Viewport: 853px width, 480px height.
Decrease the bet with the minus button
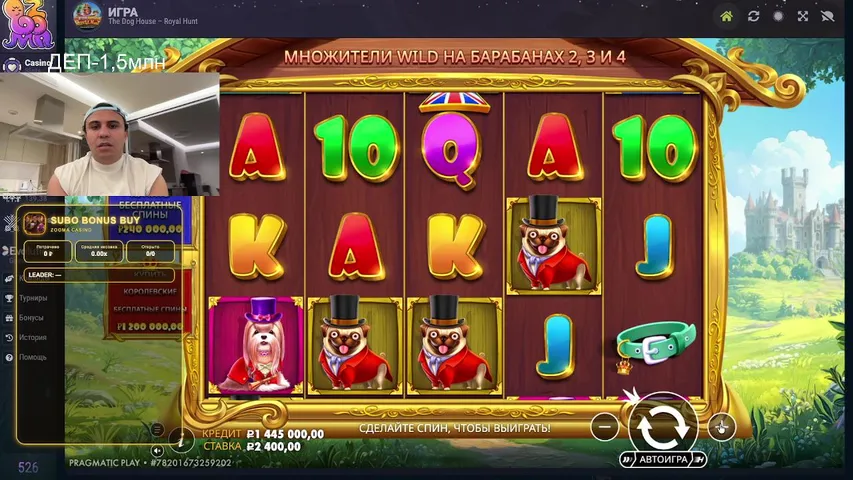[604, 427]
